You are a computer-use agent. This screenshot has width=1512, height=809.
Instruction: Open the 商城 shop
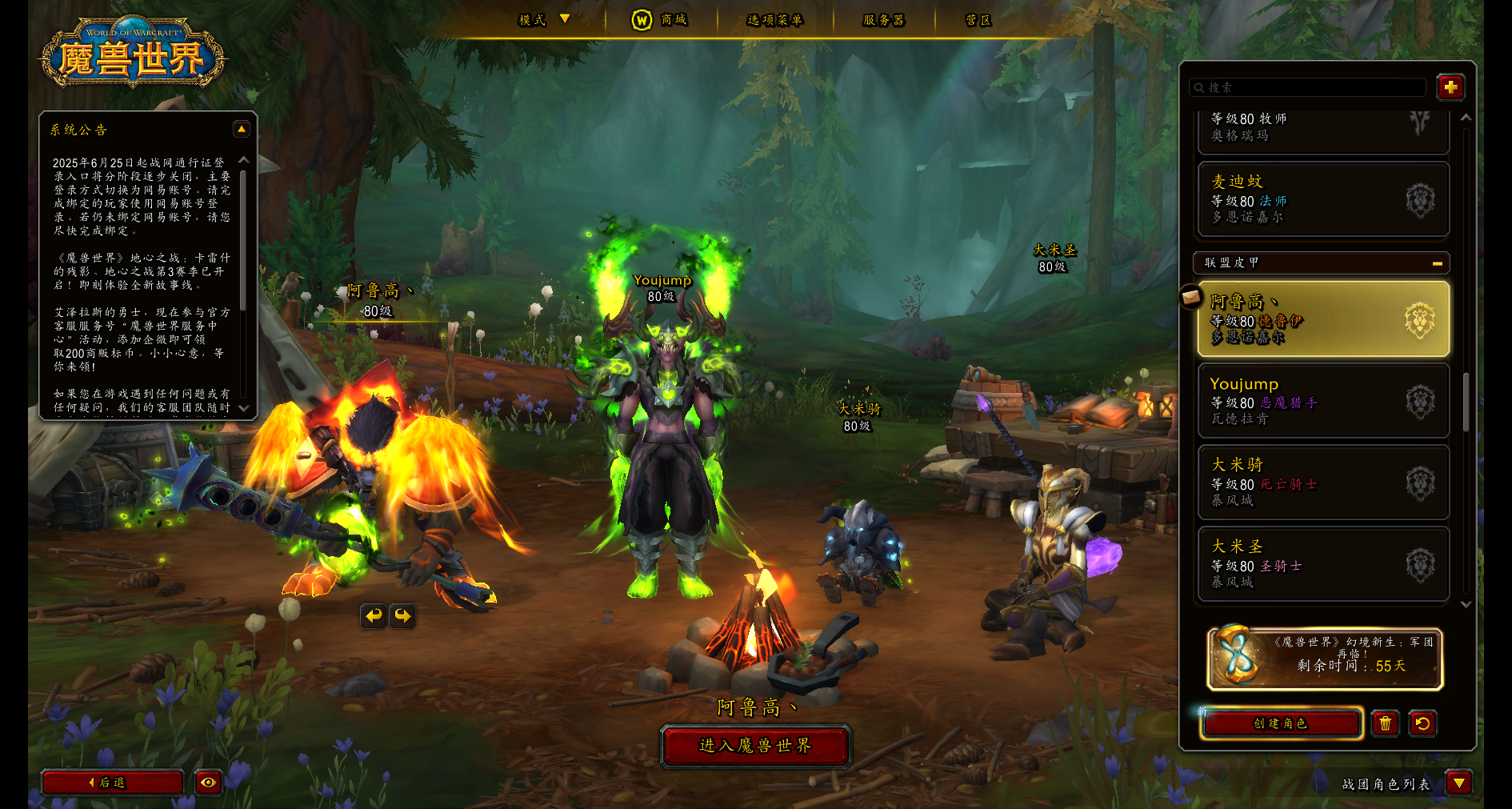[x=660, y=20]
